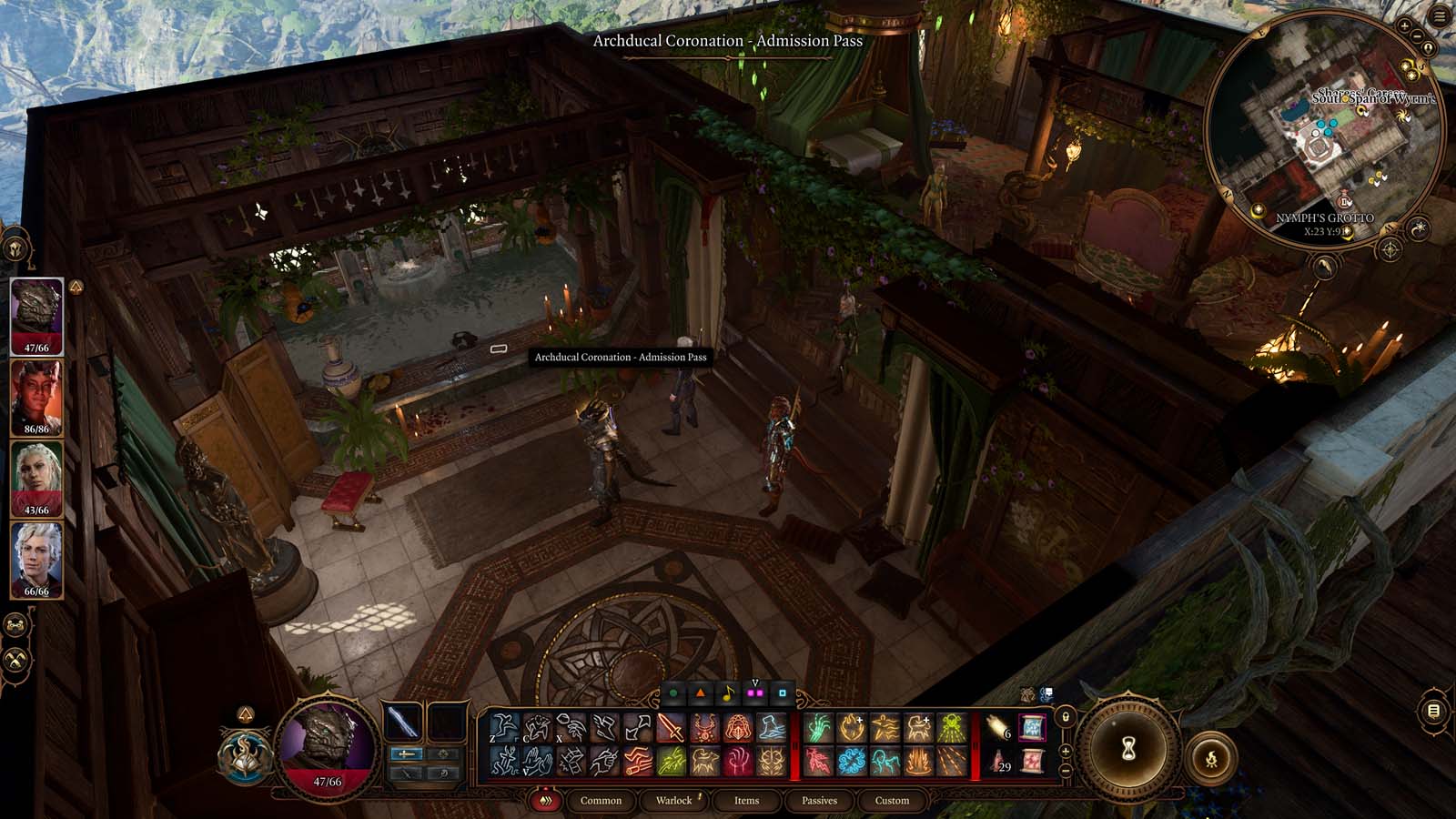Select the white-haired male companion portrait
The image size is (1456, 819).
pyautogui.click(x=36, y=559)
